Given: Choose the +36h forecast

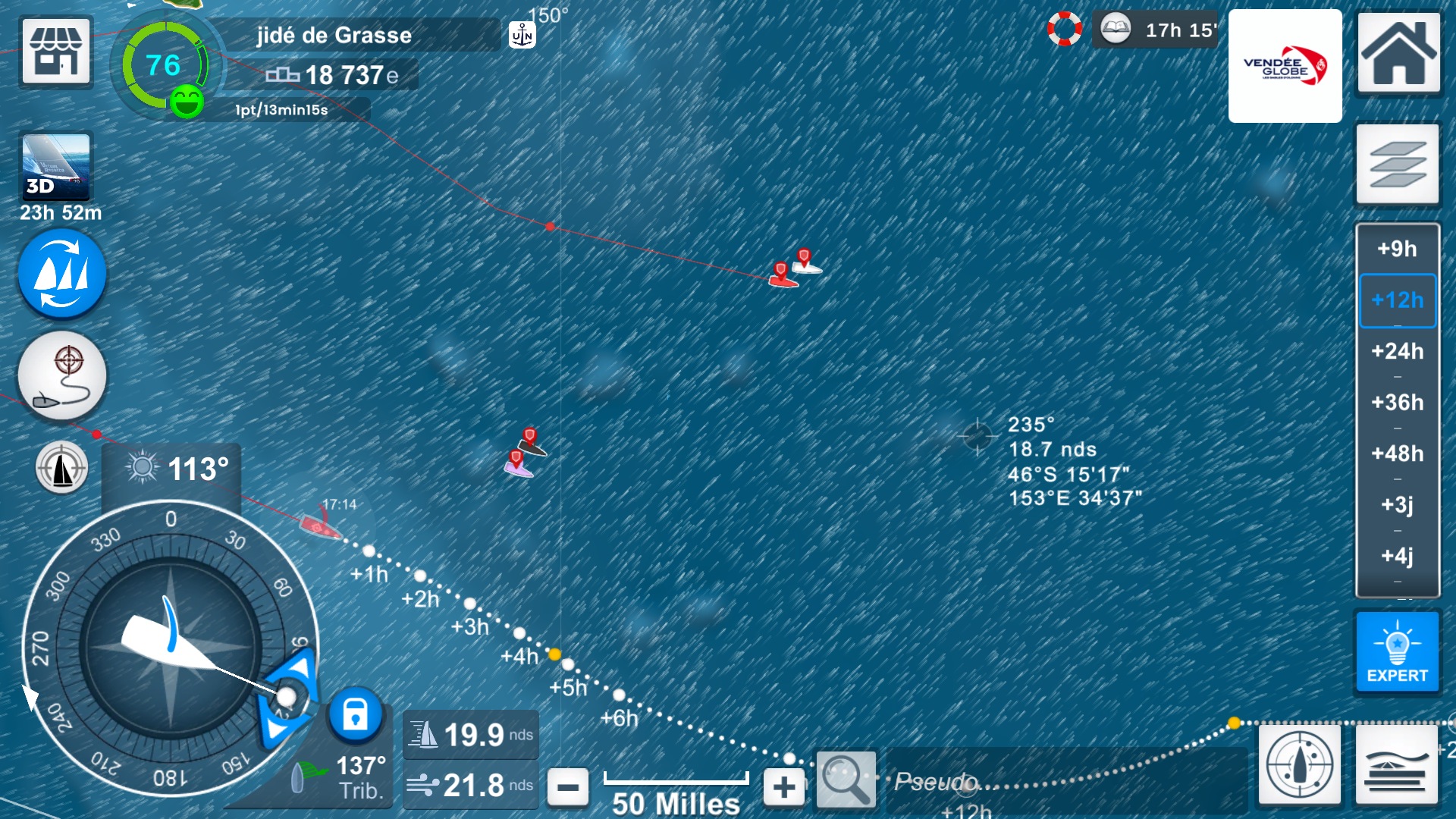Looking at the screenshot, I should (1397, 402).
